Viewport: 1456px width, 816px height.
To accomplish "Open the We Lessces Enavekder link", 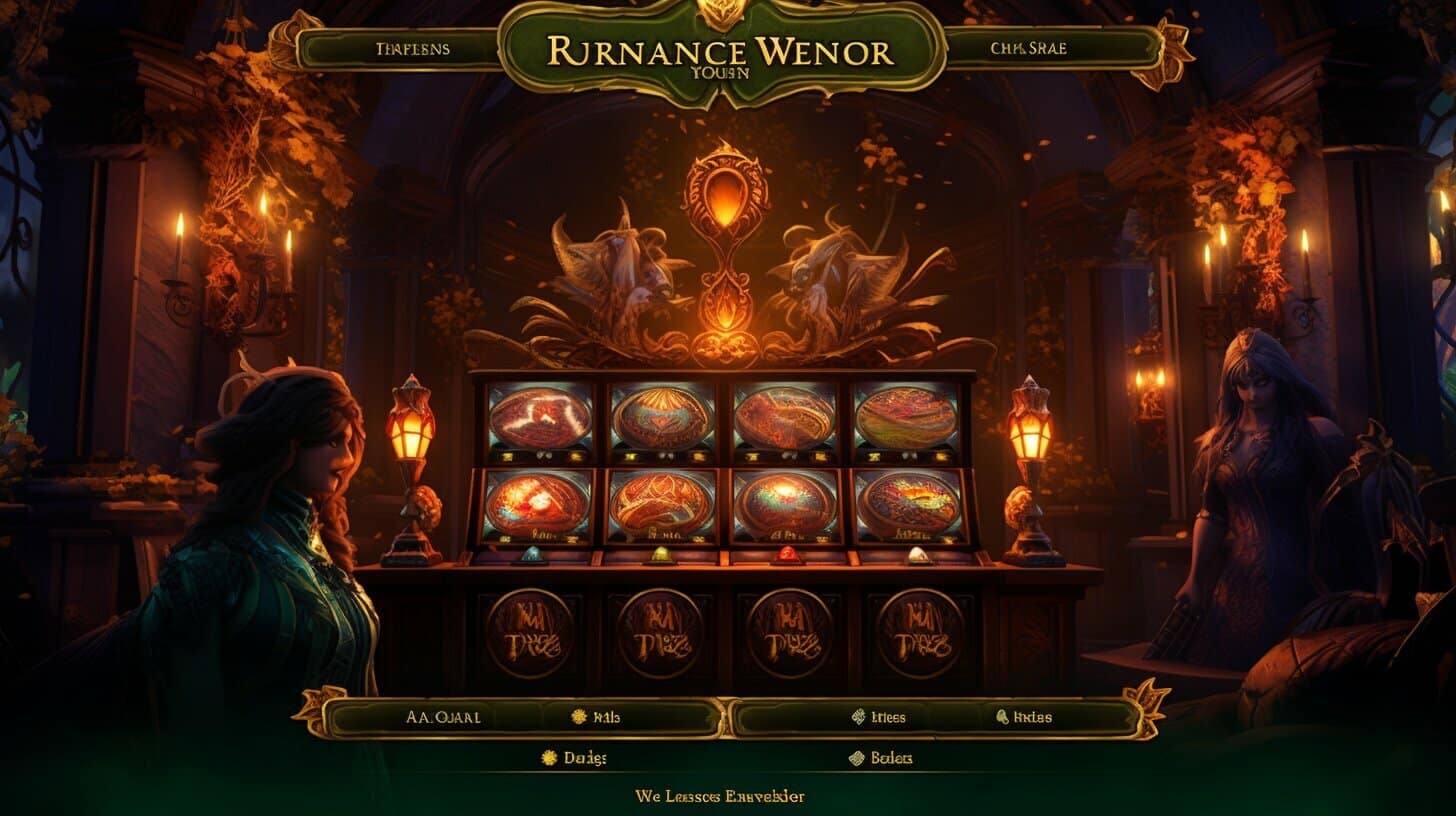I will pos(720,796).
